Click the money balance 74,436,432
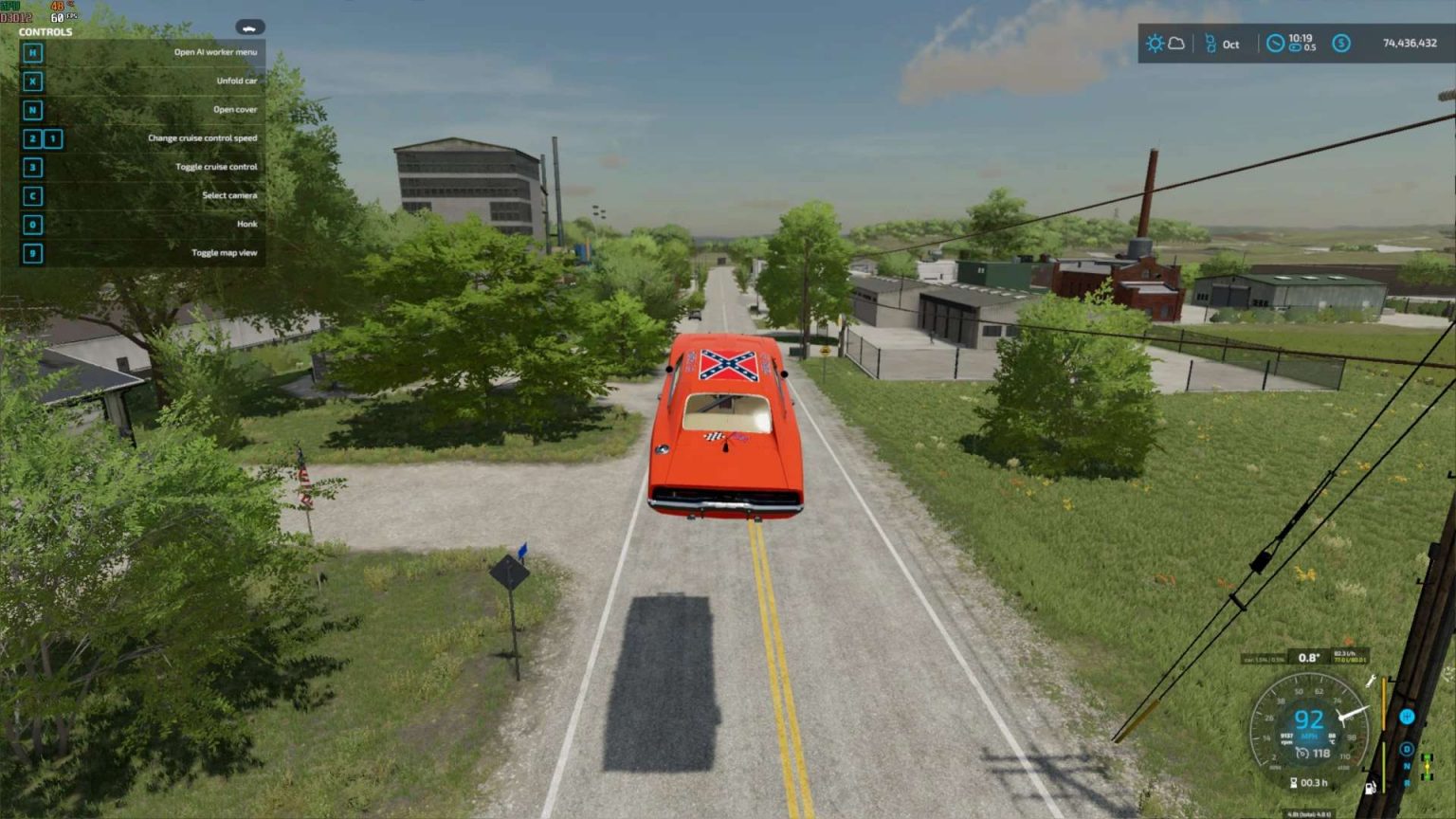Screen dimensions: 1456x819 point(1410,44)
